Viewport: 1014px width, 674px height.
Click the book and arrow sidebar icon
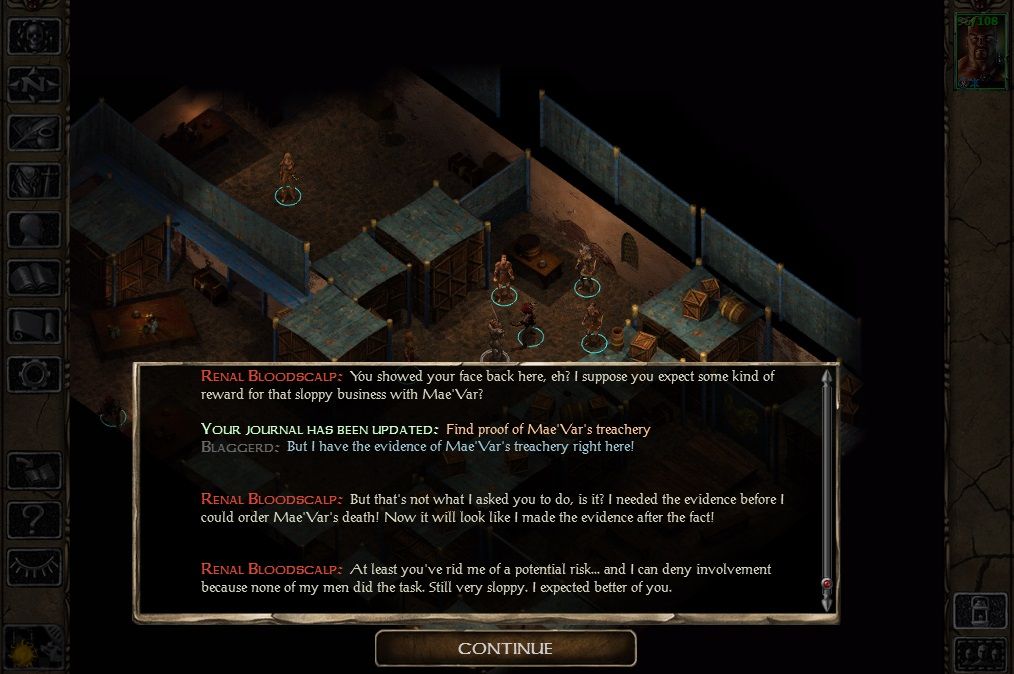[x=34, y=471]
